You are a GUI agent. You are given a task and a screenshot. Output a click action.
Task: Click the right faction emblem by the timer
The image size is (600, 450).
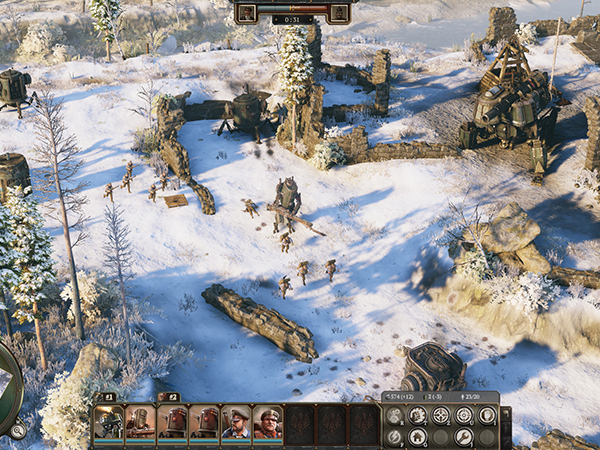pyautogui.click(x=339, y=12)
